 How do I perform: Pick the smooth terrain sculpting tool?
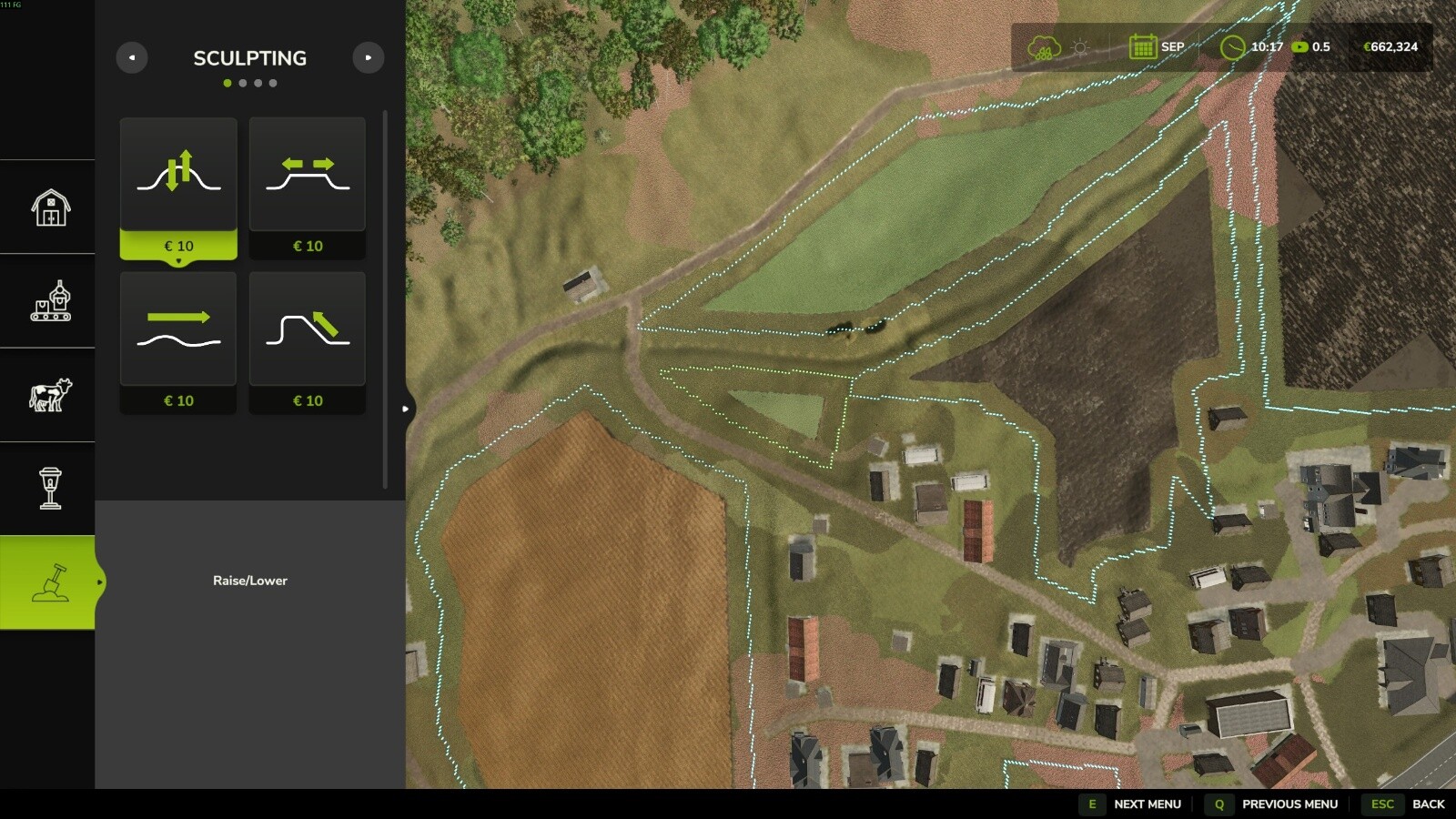[178, 329]
